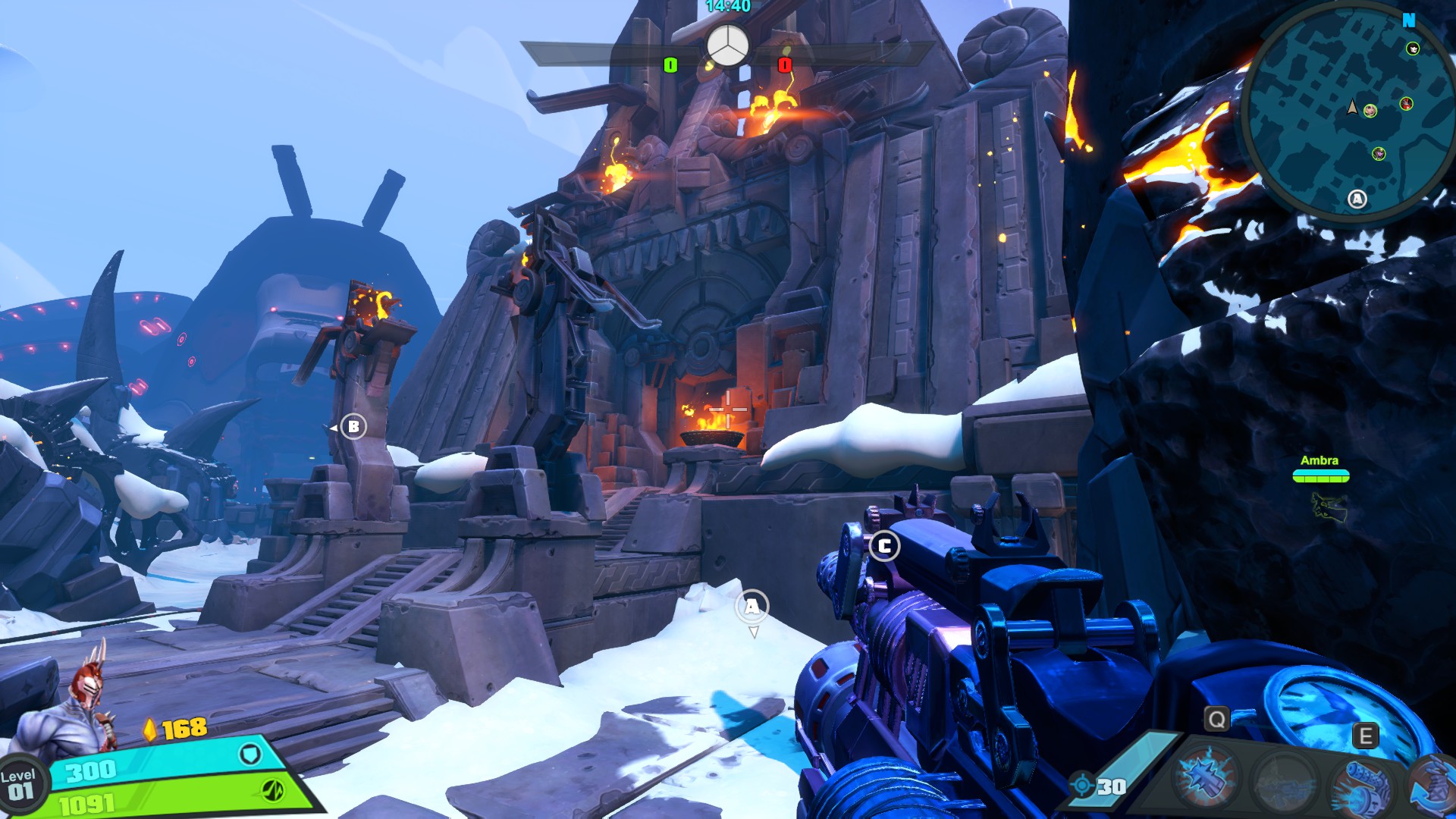Click the shield icon on the shield bar
This screenshot has width=1456, height=819.
[250, 755]
